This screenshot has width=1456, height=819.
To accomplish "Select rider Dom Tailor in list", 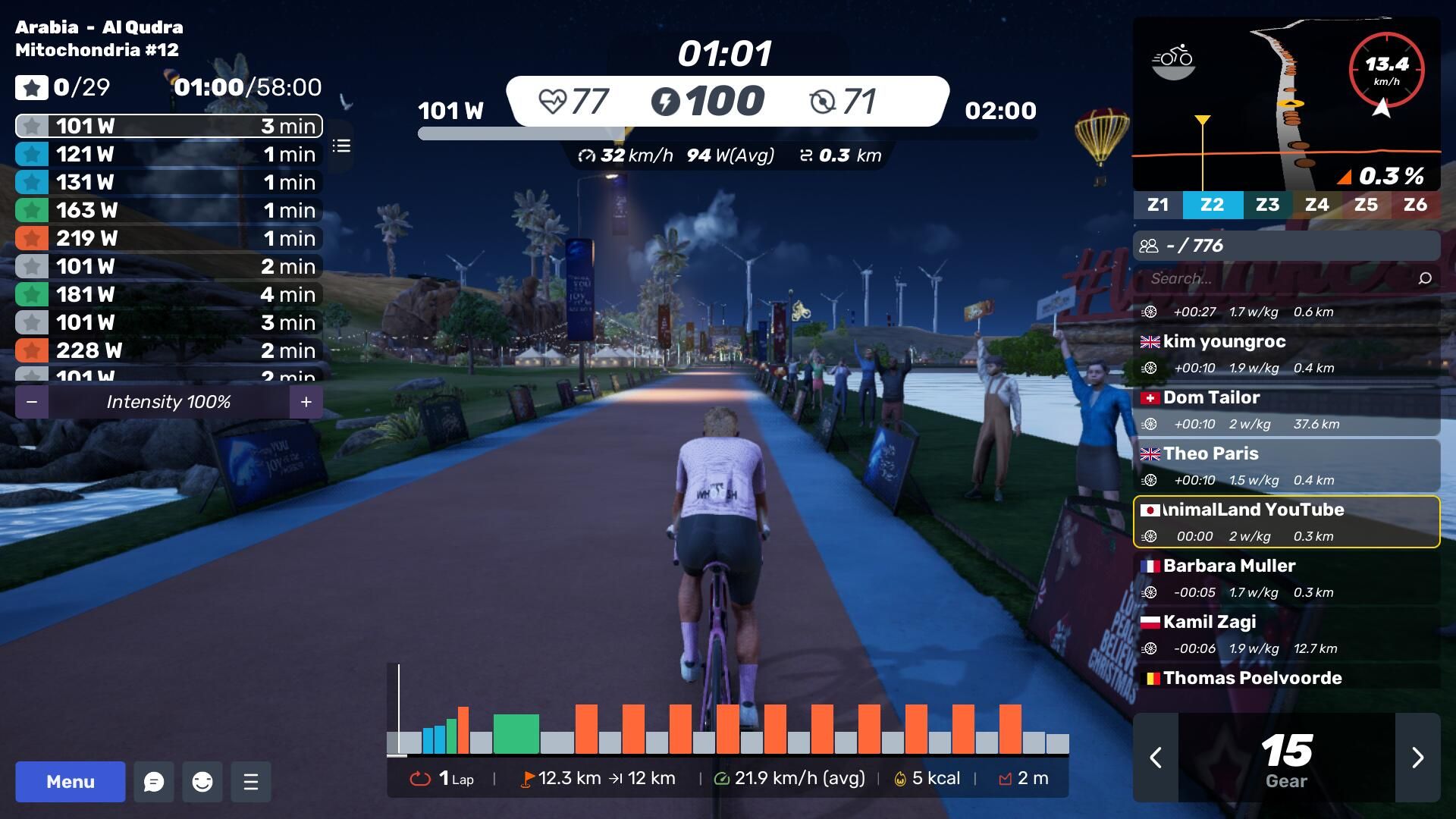I will [1286, 410].
